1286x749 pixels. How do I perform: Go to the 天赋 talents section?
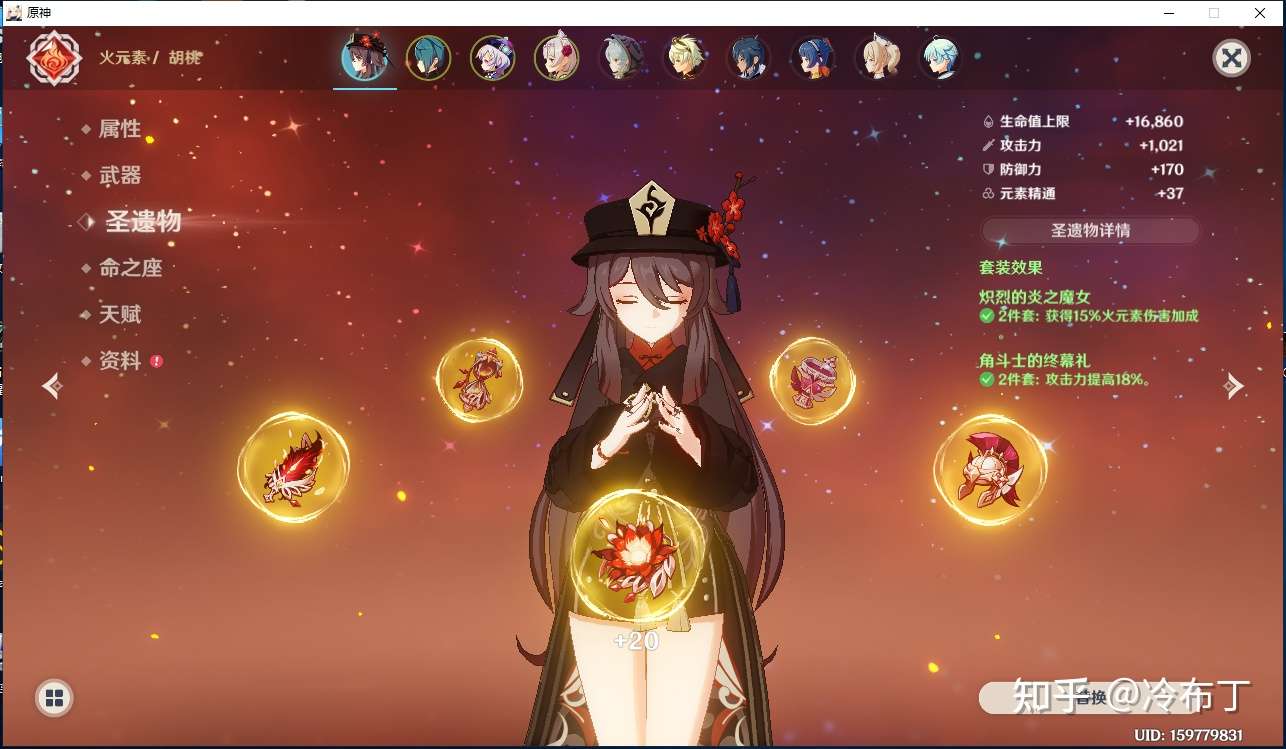(119, 314)
